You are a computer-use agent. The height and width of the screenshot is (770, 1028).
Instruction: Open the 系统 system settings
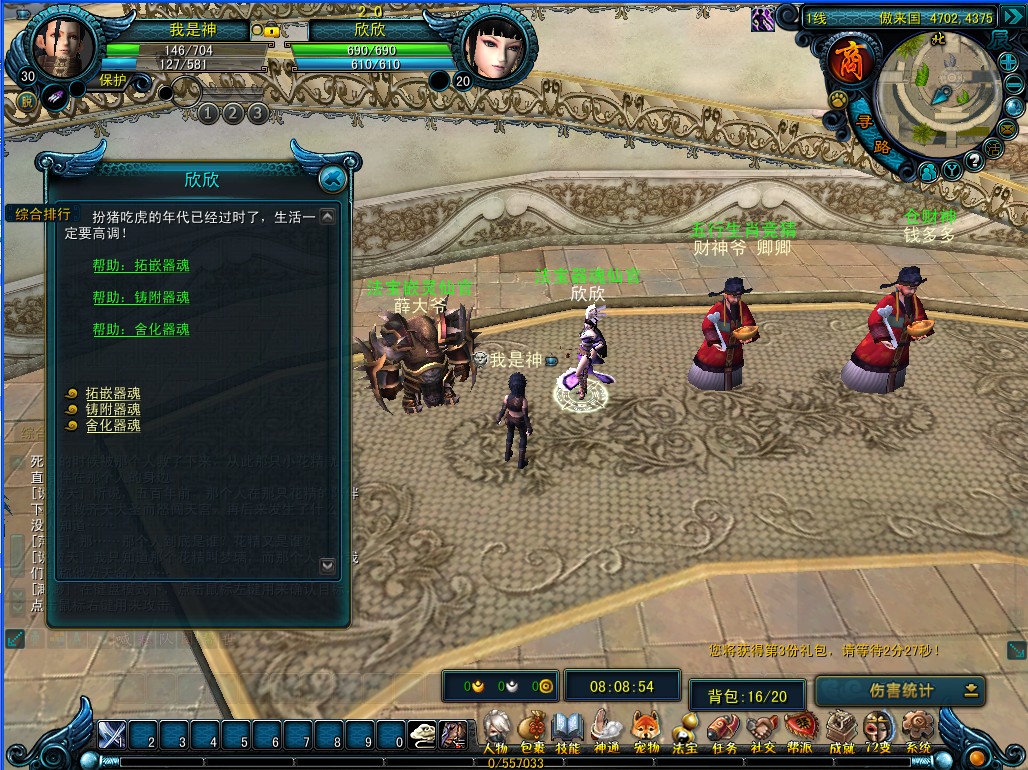917,731
